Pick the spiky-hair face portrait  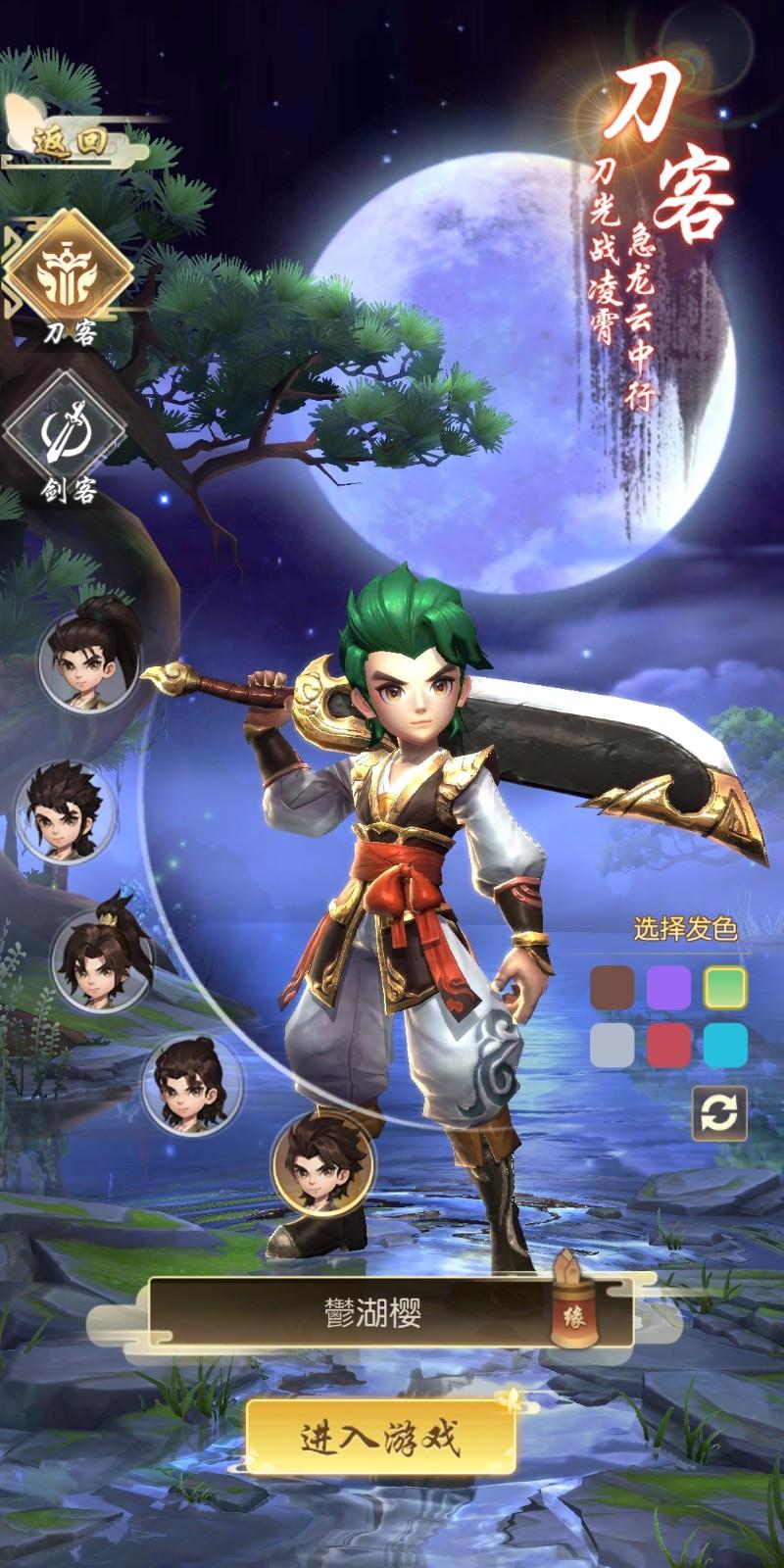click(x=63, y=810)
